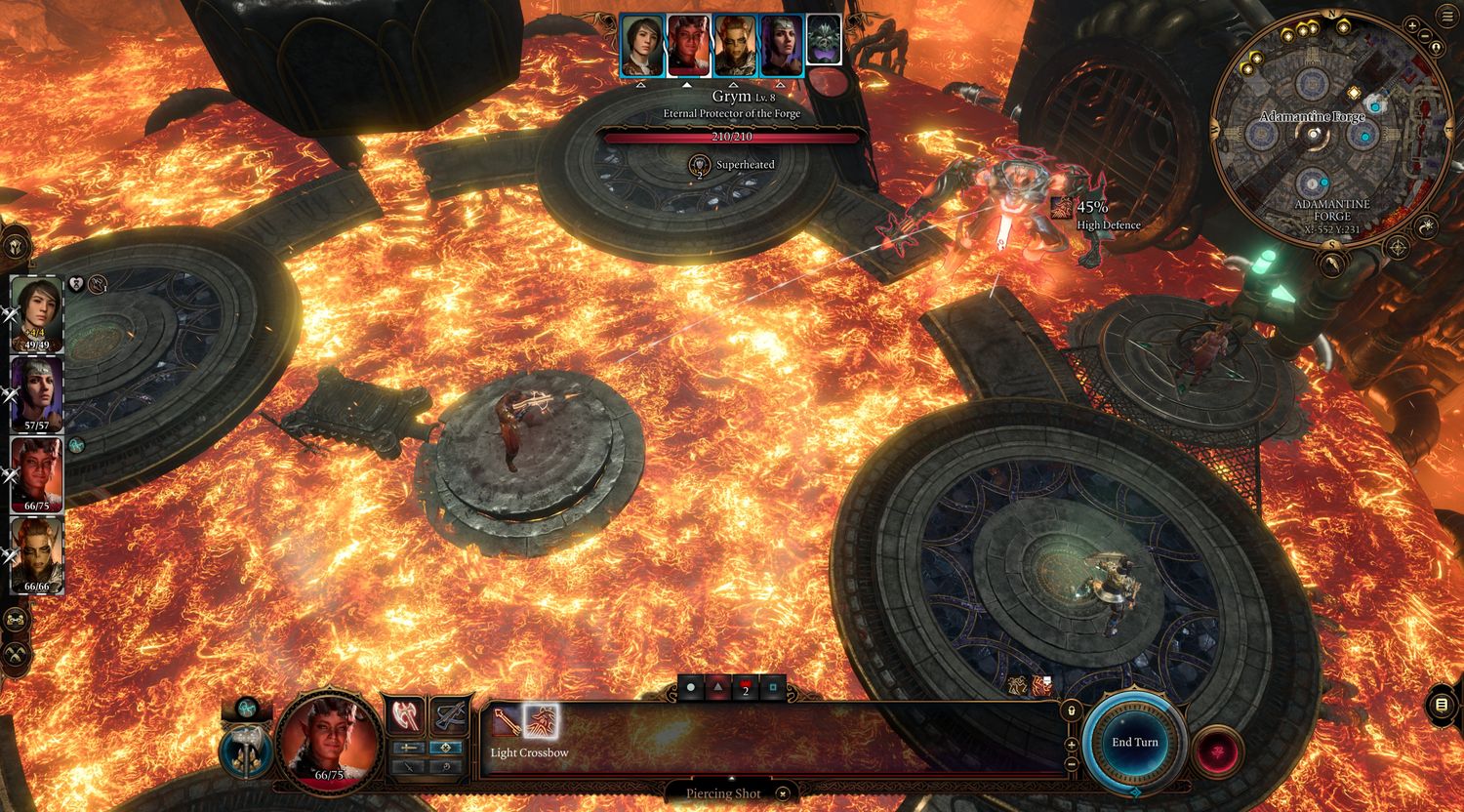Image resolution: width=1464 pixels, height=812 pixels.
Task: Filter hotbar to bonus action triangle
Action: pos(718,688)
